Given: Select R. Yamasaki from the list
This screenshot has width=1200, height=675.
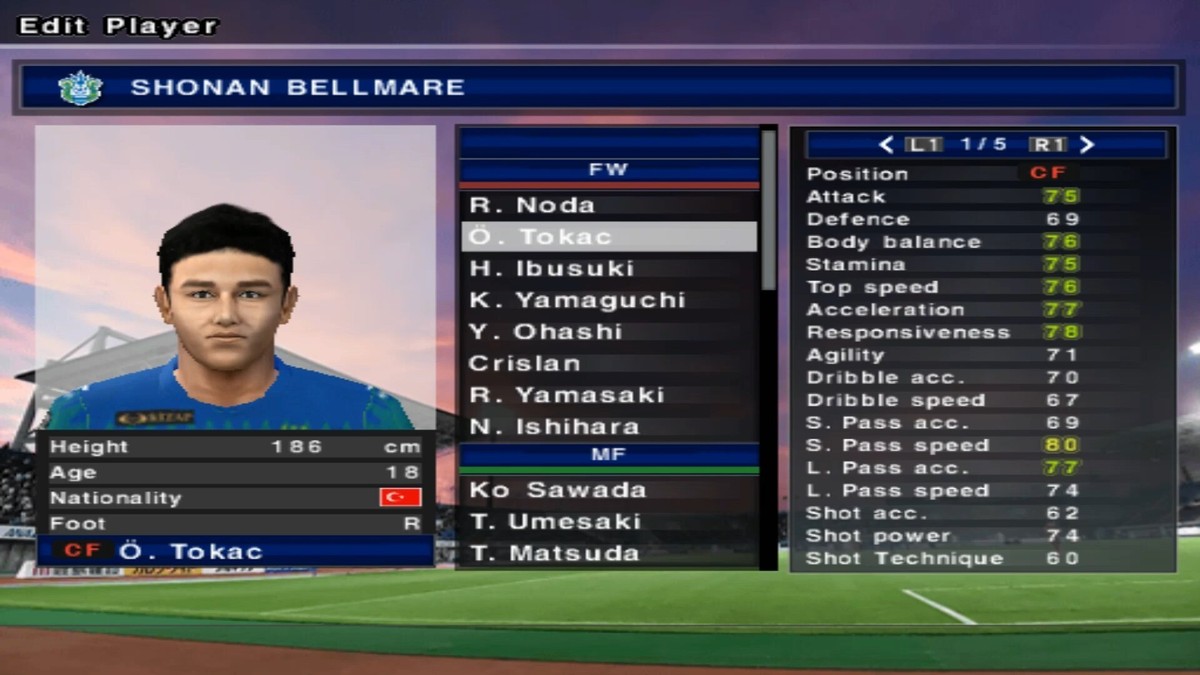Looking at the screenshot, I should pyautogui.click(x=608, y=395).
